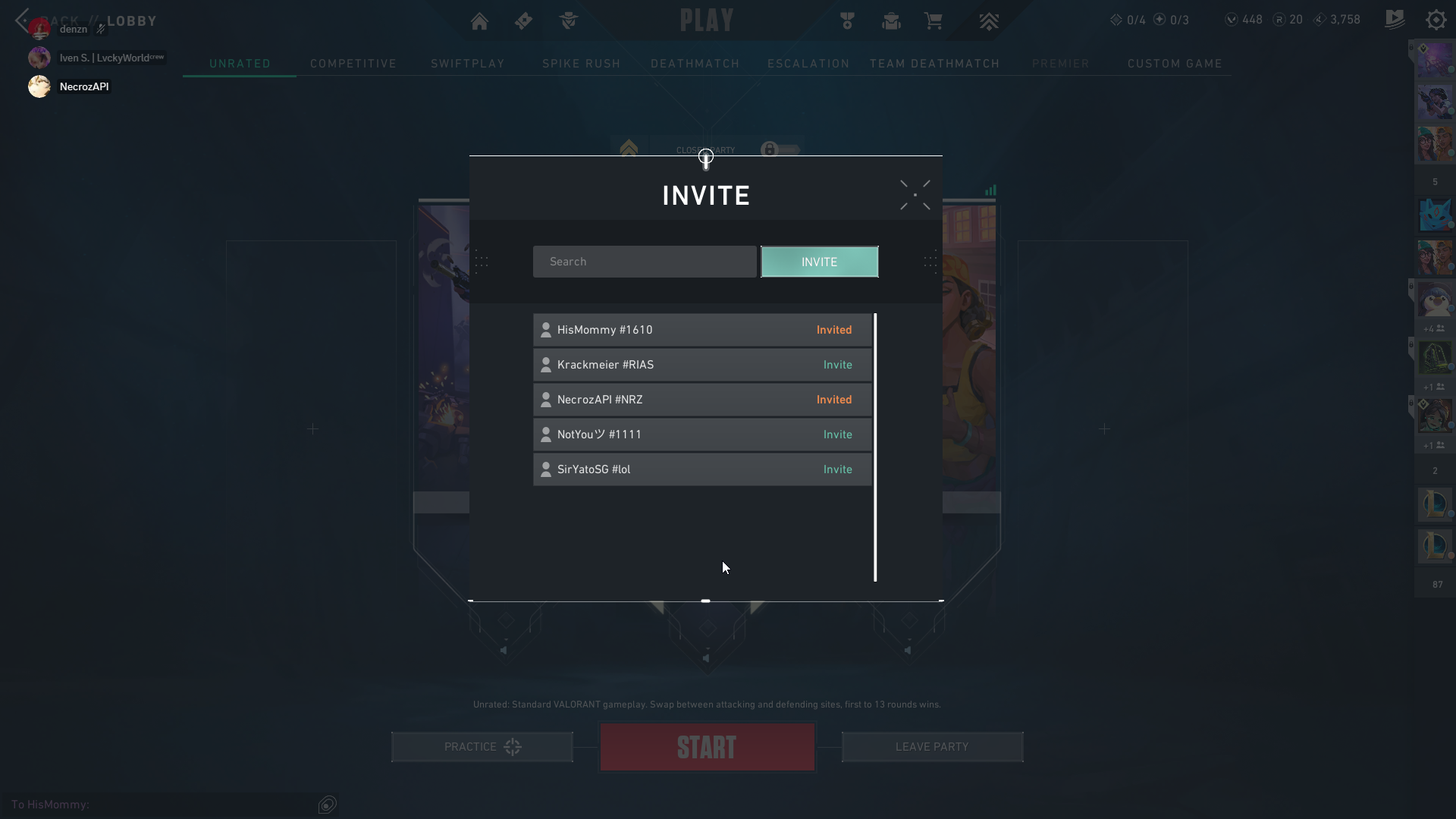Invite NotYou #1111 to the party
This screenshot has height=819, width=1456.
[837, 435]
